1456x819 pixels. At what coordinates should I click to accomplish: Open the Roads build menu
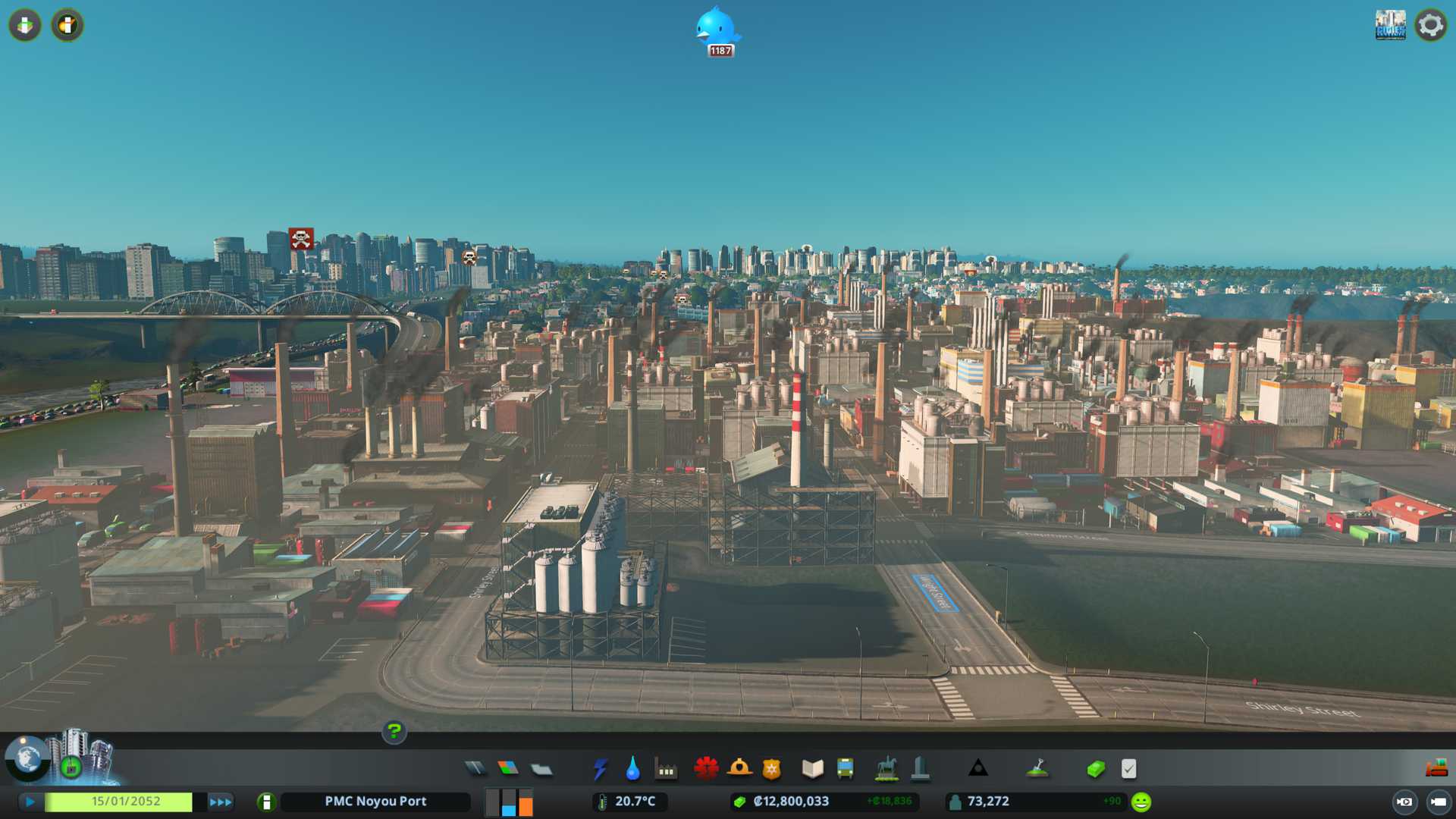point(475,769)
